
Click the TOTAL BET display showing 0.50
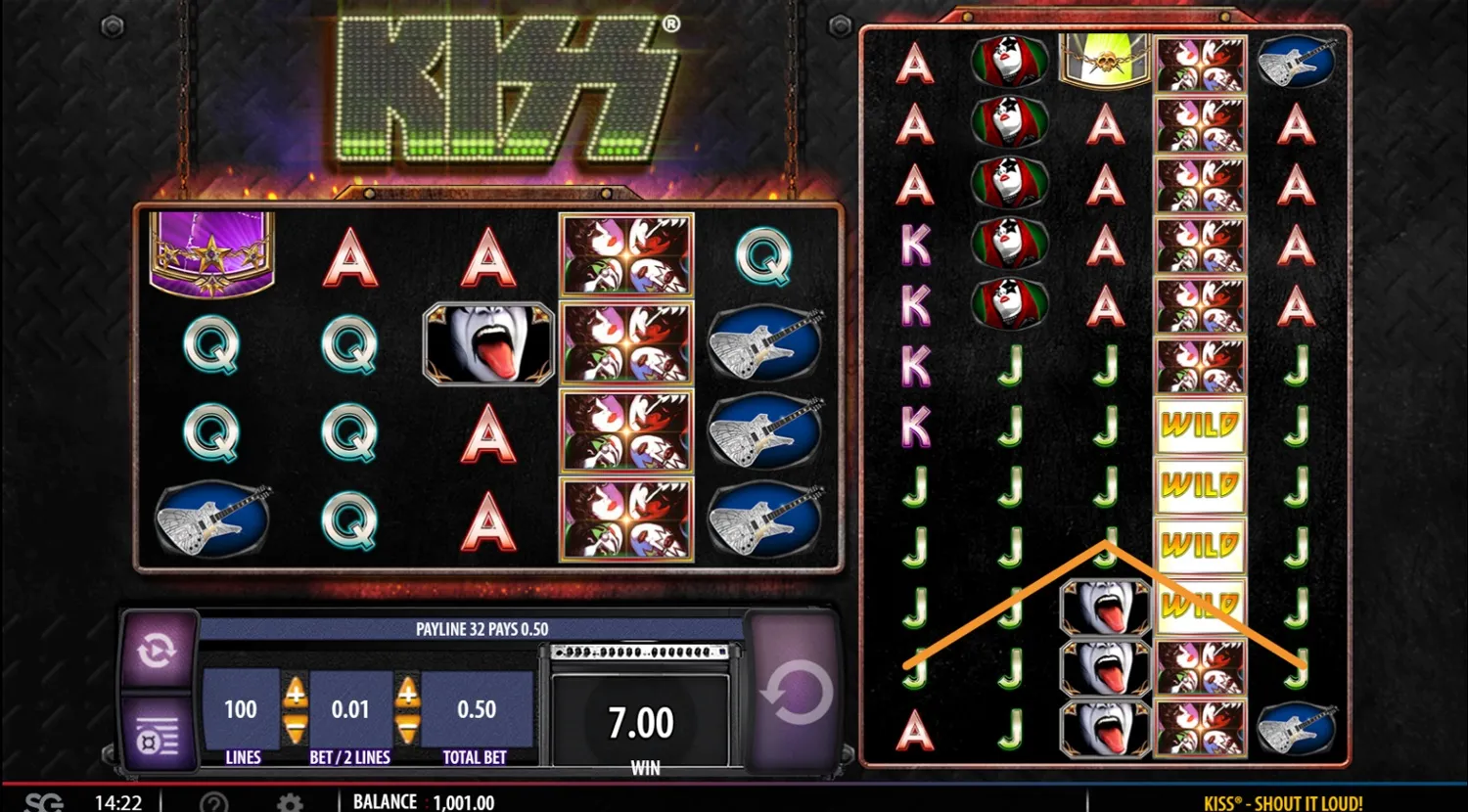click(x=477, y=708)
